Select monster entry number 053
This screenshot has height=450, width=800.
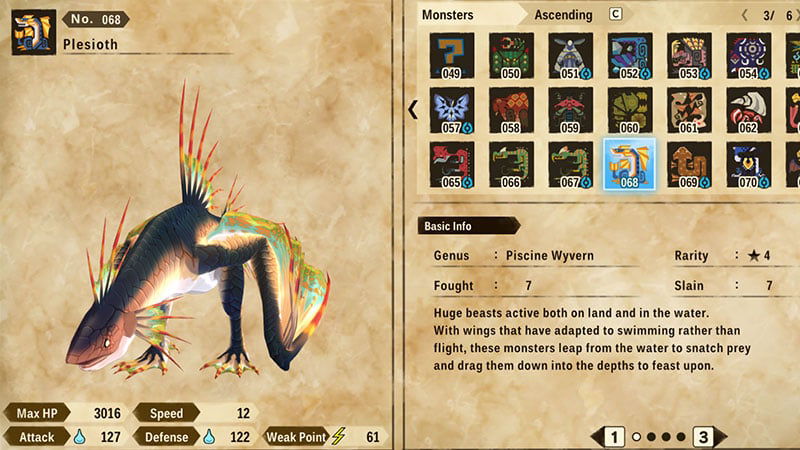[689, 56]
